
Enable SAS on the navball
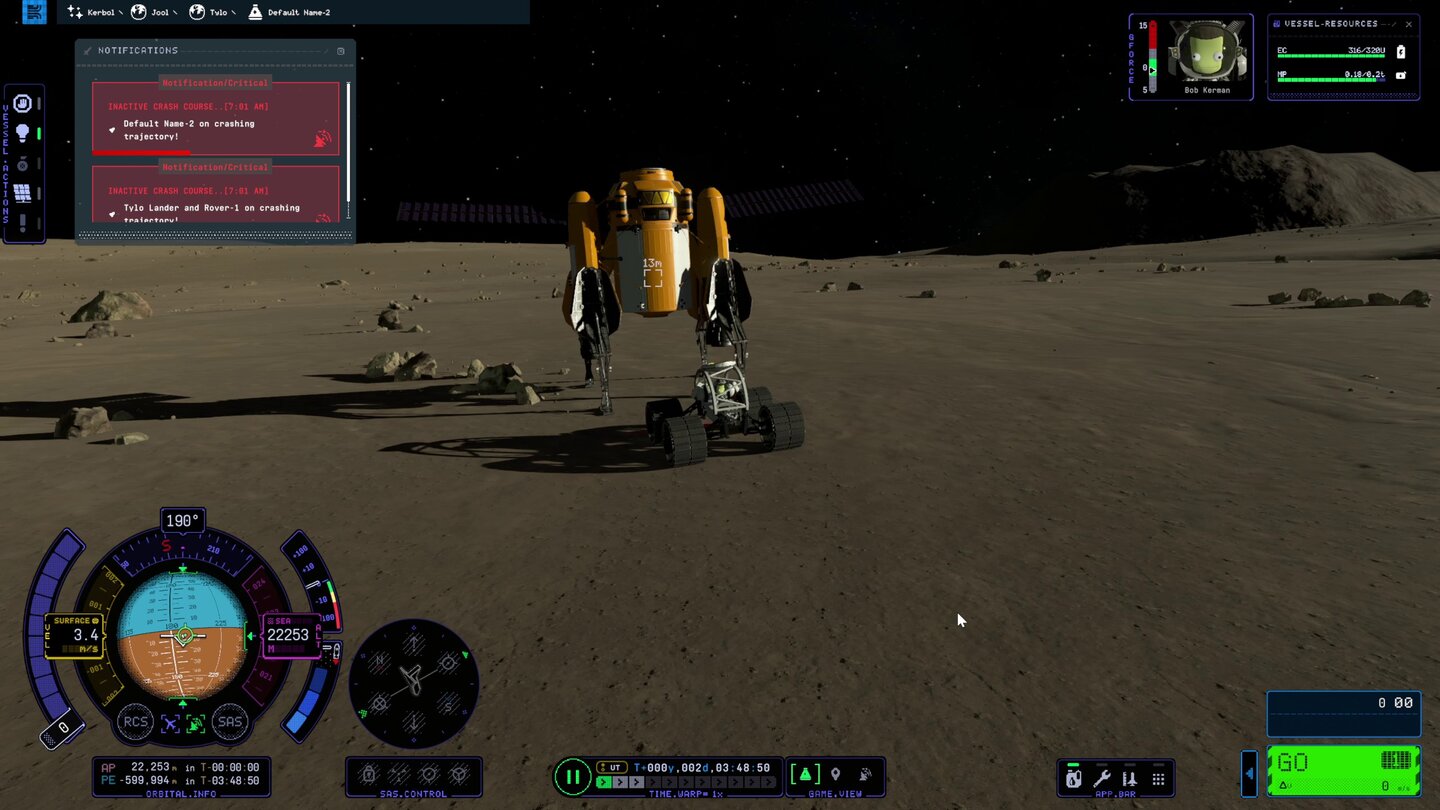[x=230, y=722]
